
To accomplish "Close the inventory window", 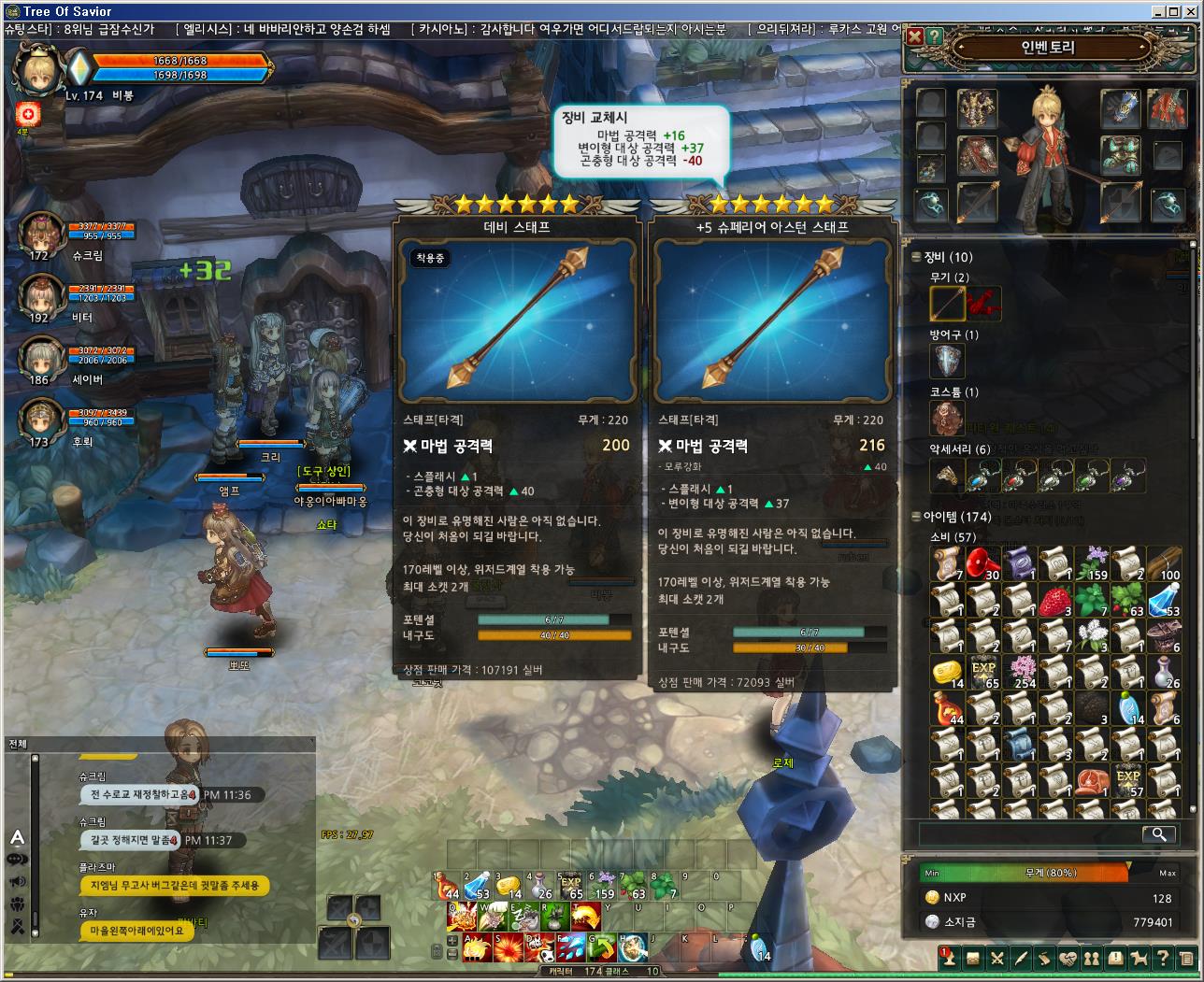I will pyautogui.click(x=915, y=36).
